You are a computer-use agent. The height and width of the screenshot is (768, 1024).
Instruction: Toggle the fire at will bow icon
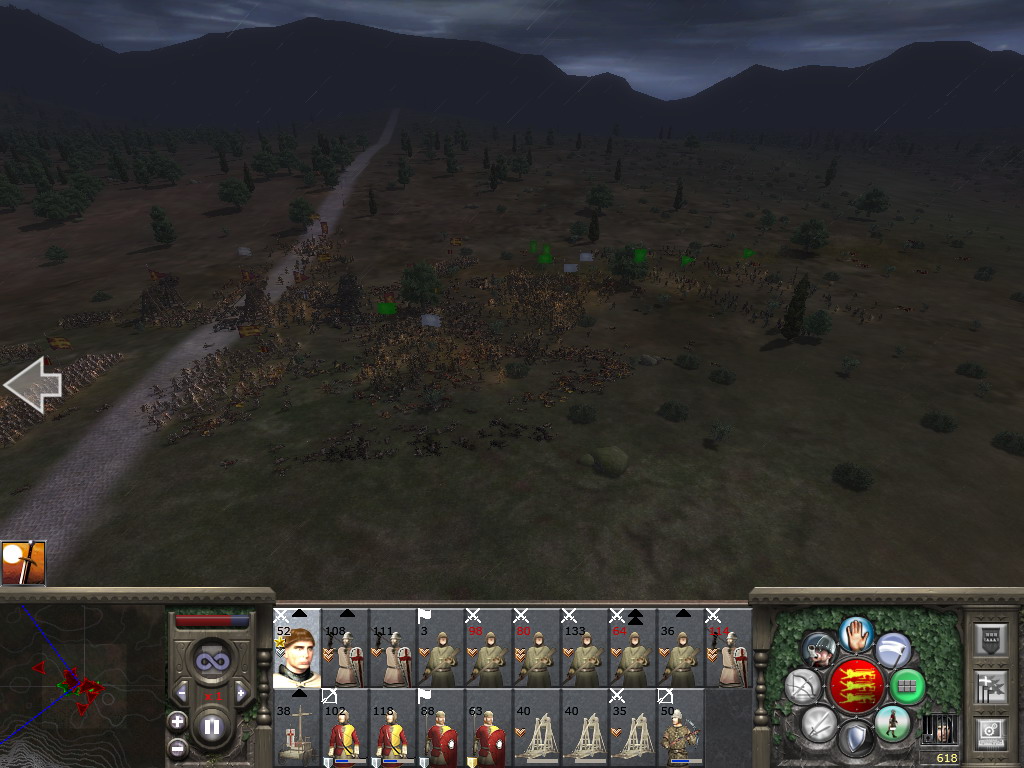tap(802, 686)
